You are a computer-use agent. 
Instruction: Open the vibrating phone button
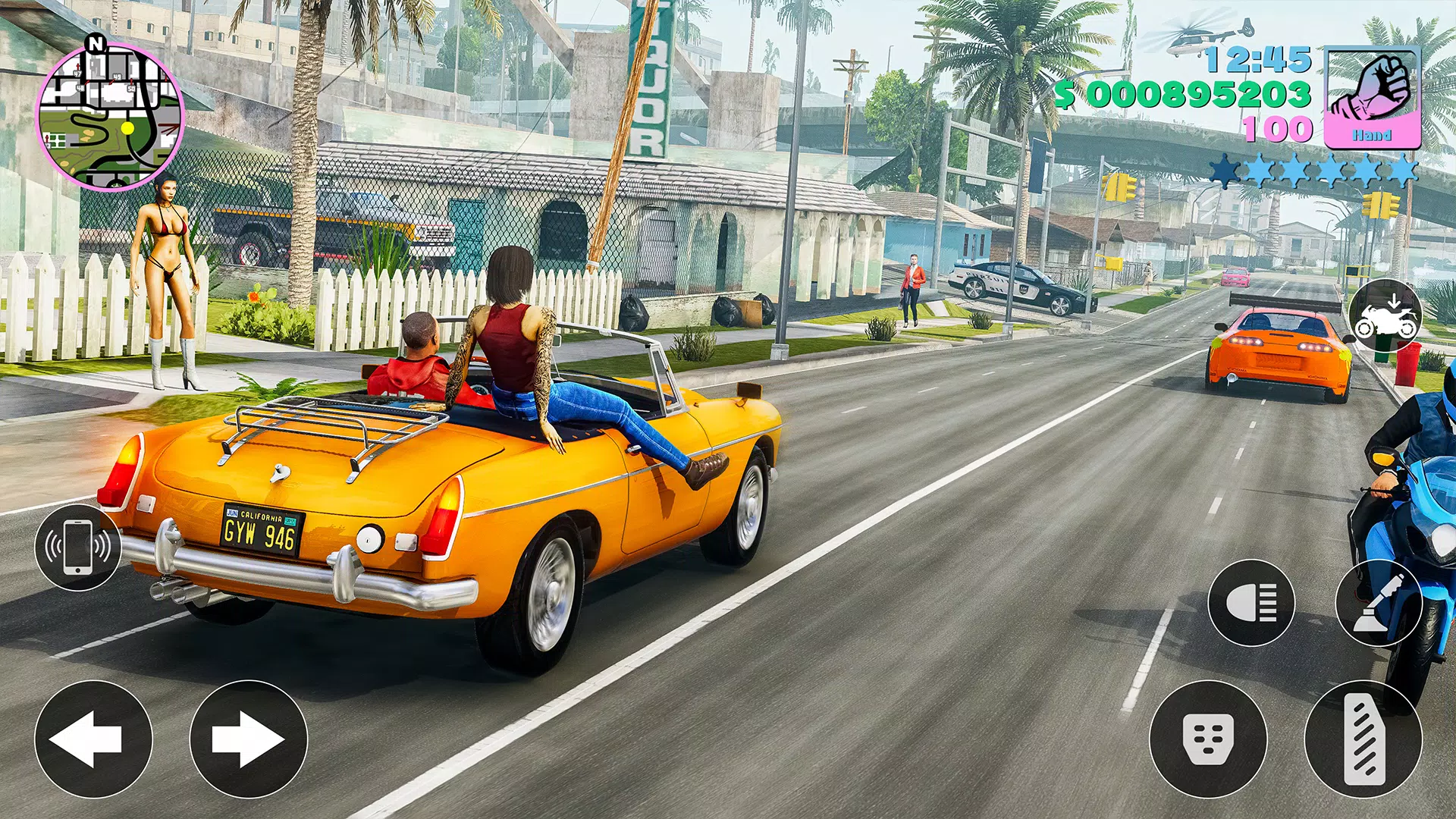pyautogui.click(x=77, y=548)
